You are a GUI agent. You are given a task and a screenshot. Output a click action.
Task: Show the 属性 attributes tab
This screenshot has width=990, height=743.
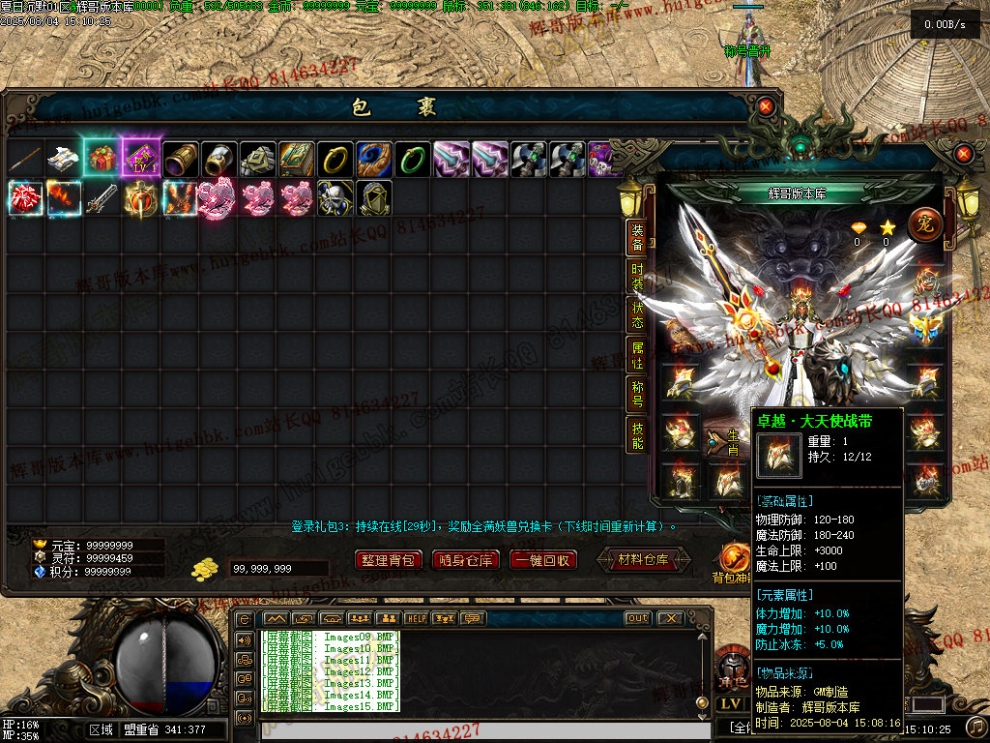[x=637, y=355]
